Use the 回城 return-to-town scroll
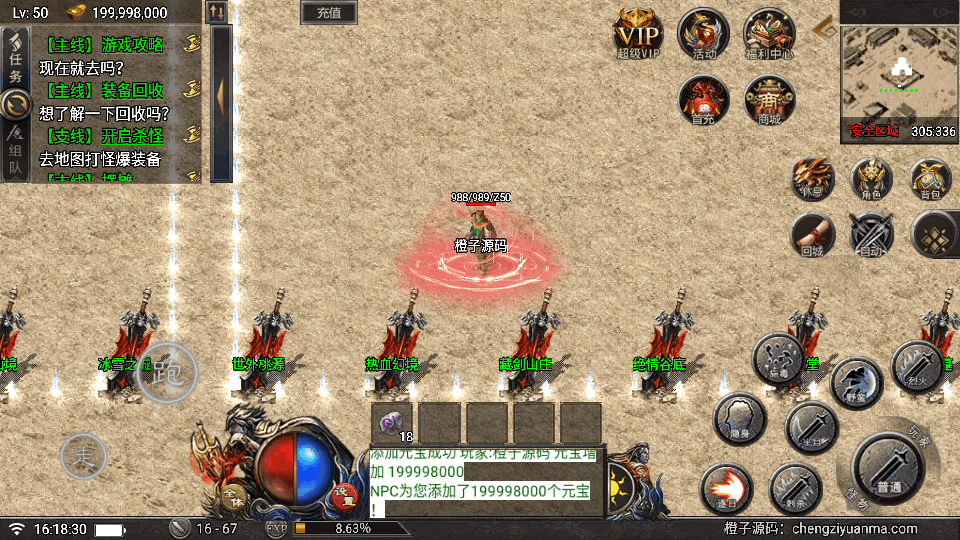The height and width of the screenshot is (540, 960). coord(812,235)
